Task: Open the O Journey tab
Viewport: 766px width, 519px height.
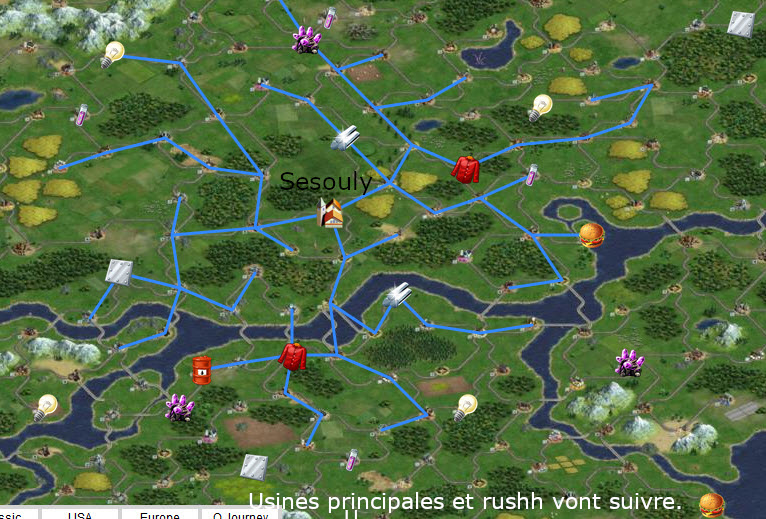Action: (x=240, y=514)
